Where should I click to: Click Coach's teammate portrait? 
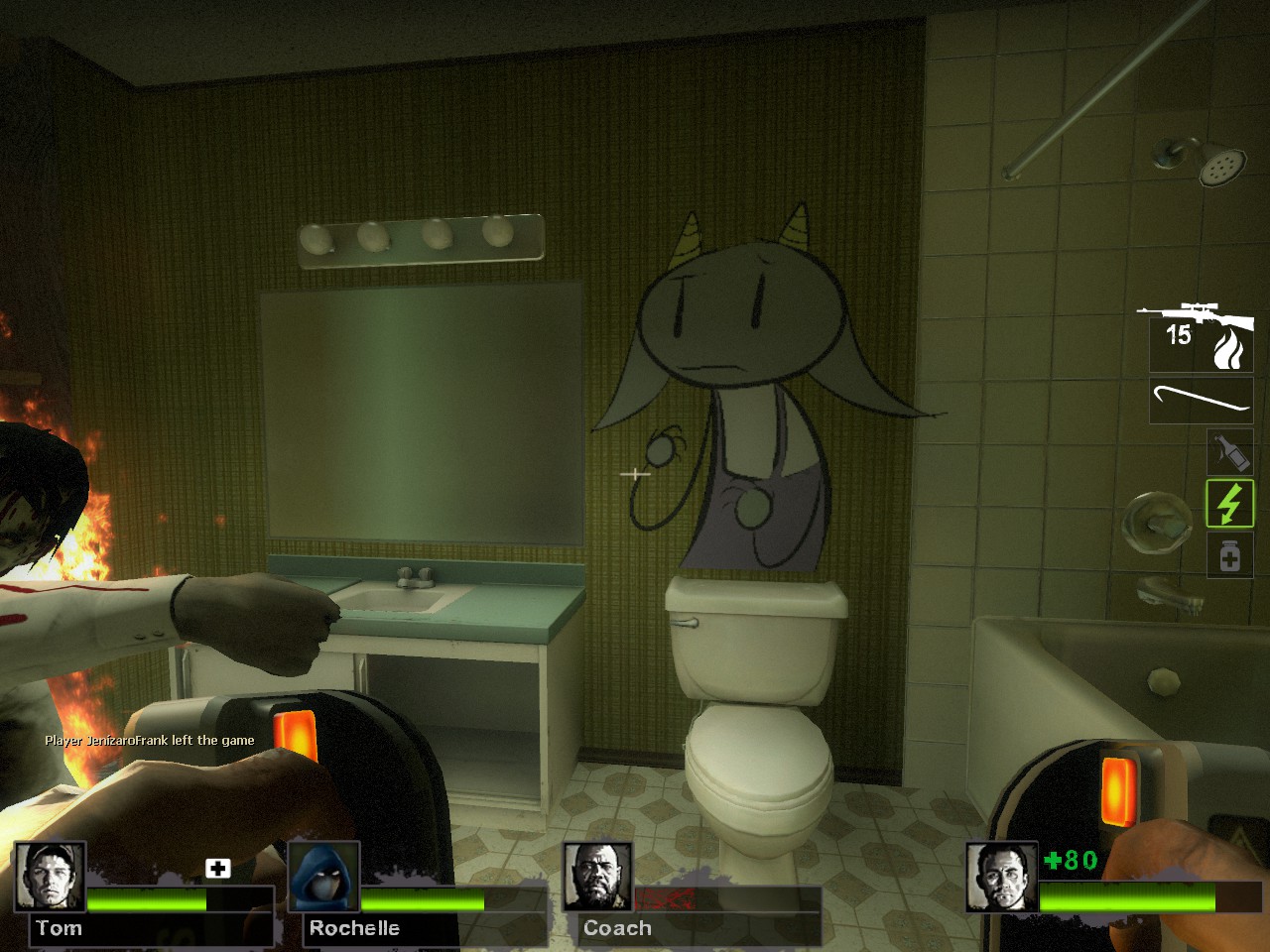coord(598,876)
